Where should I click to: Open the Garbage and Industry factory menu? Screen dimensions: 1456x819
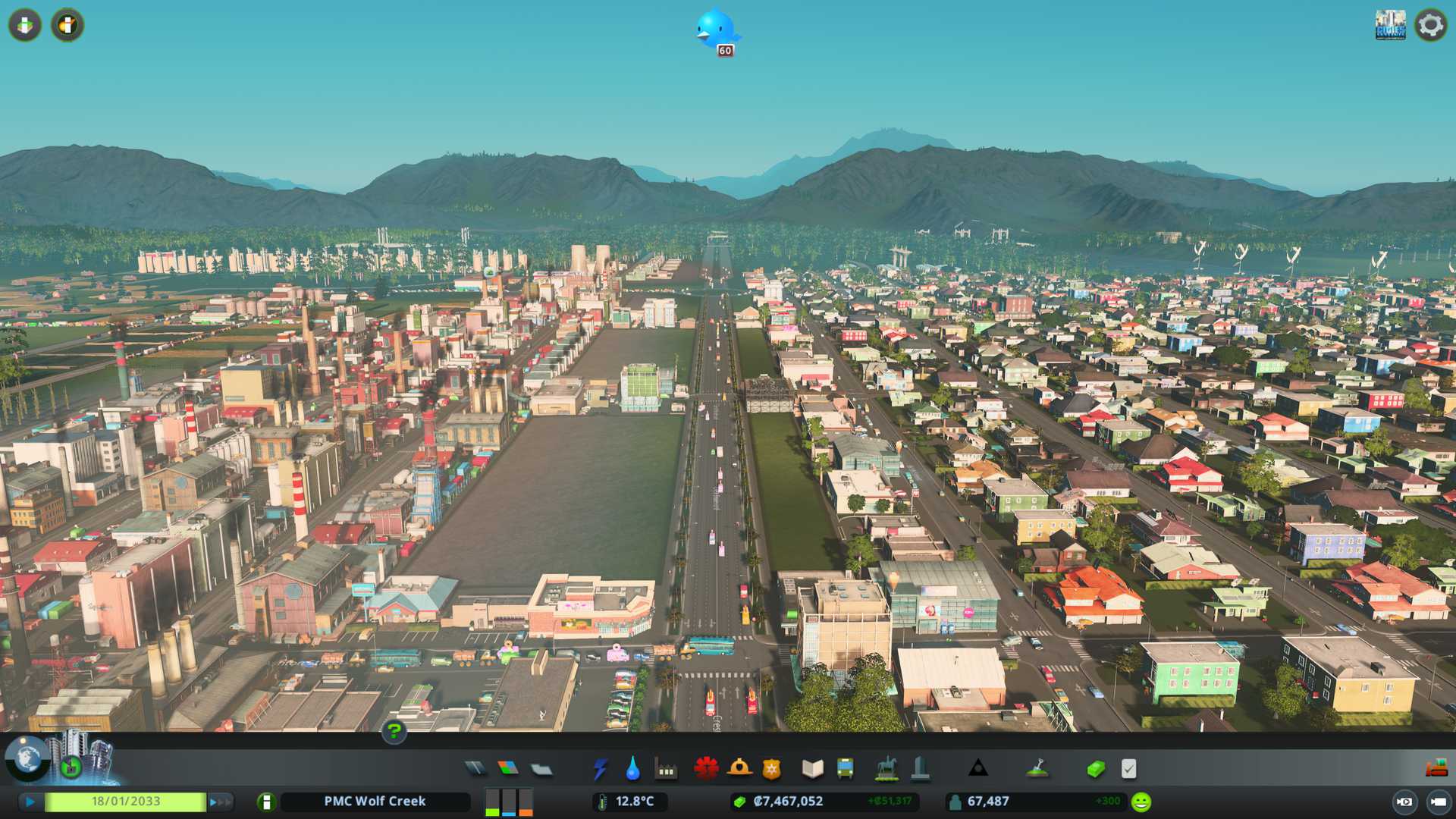[666, 770]
